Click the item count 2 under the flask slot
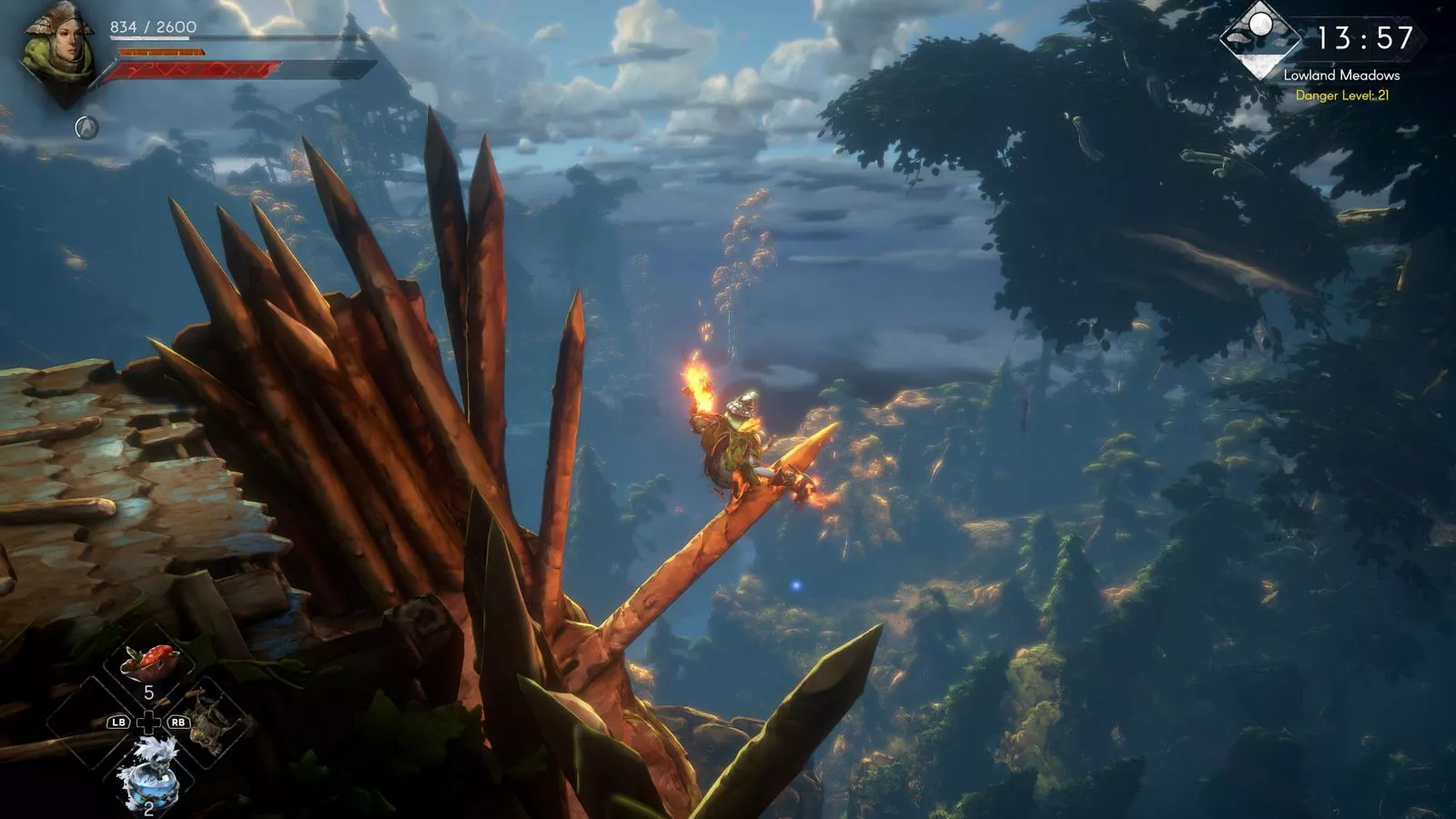1456x819 pixels. (x=149, y=808)
